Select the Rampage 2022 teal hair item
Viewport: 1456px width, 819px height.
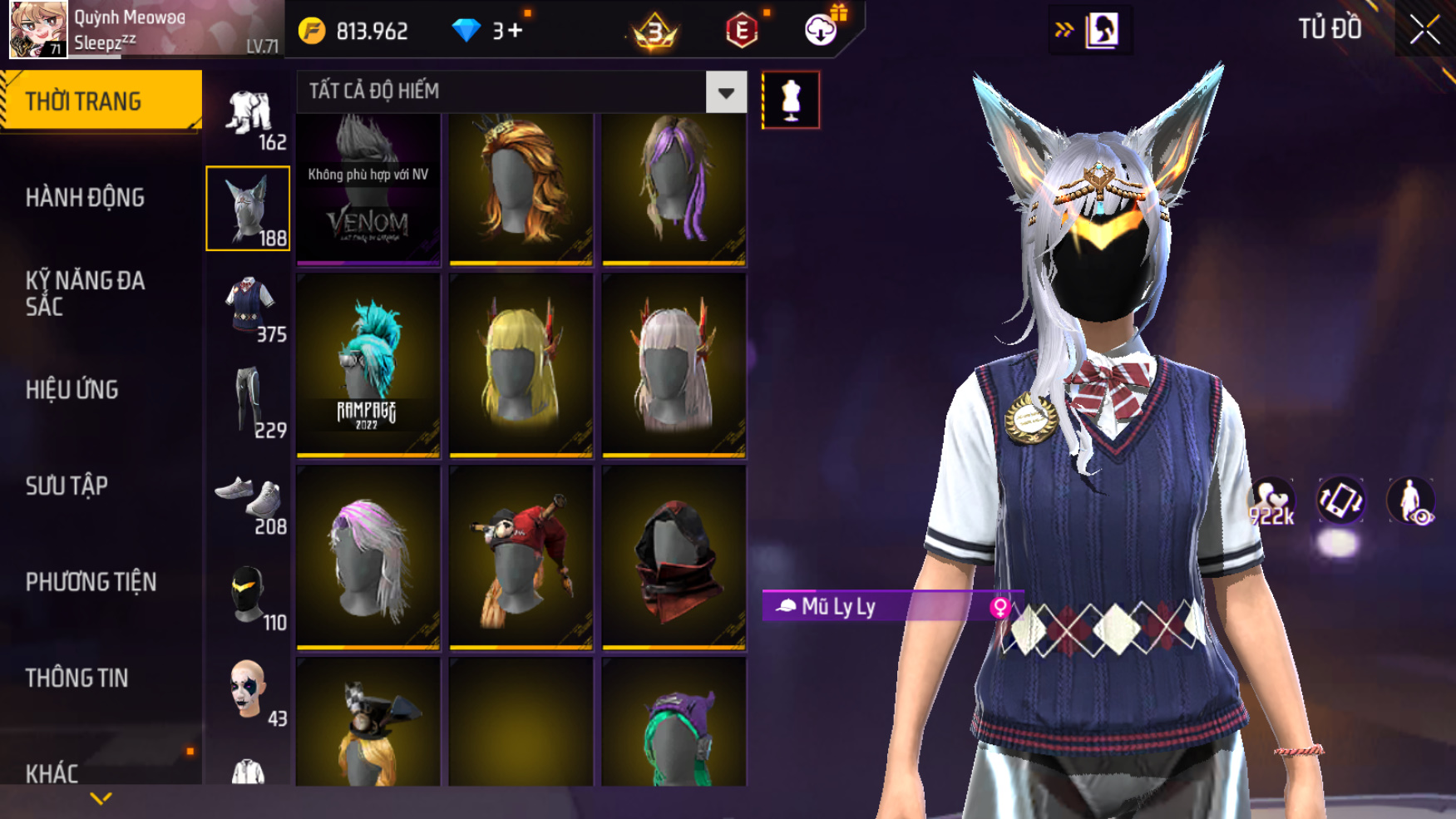pos(368,365)
